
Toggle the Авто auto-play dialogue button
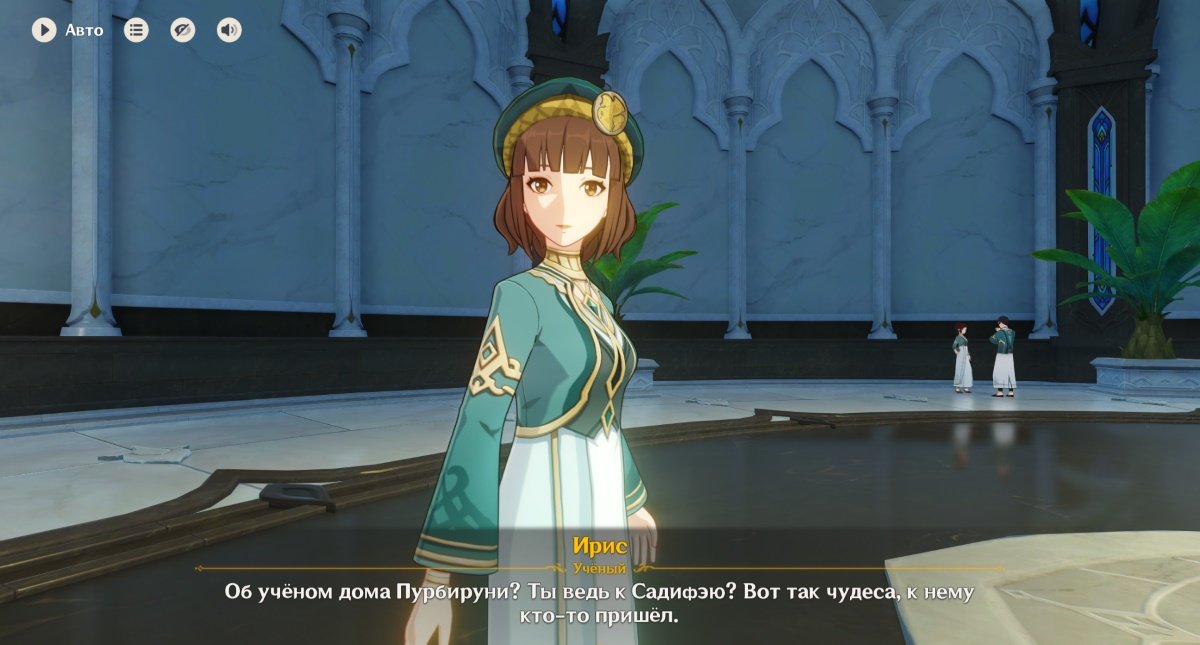[x=44, y=30]
